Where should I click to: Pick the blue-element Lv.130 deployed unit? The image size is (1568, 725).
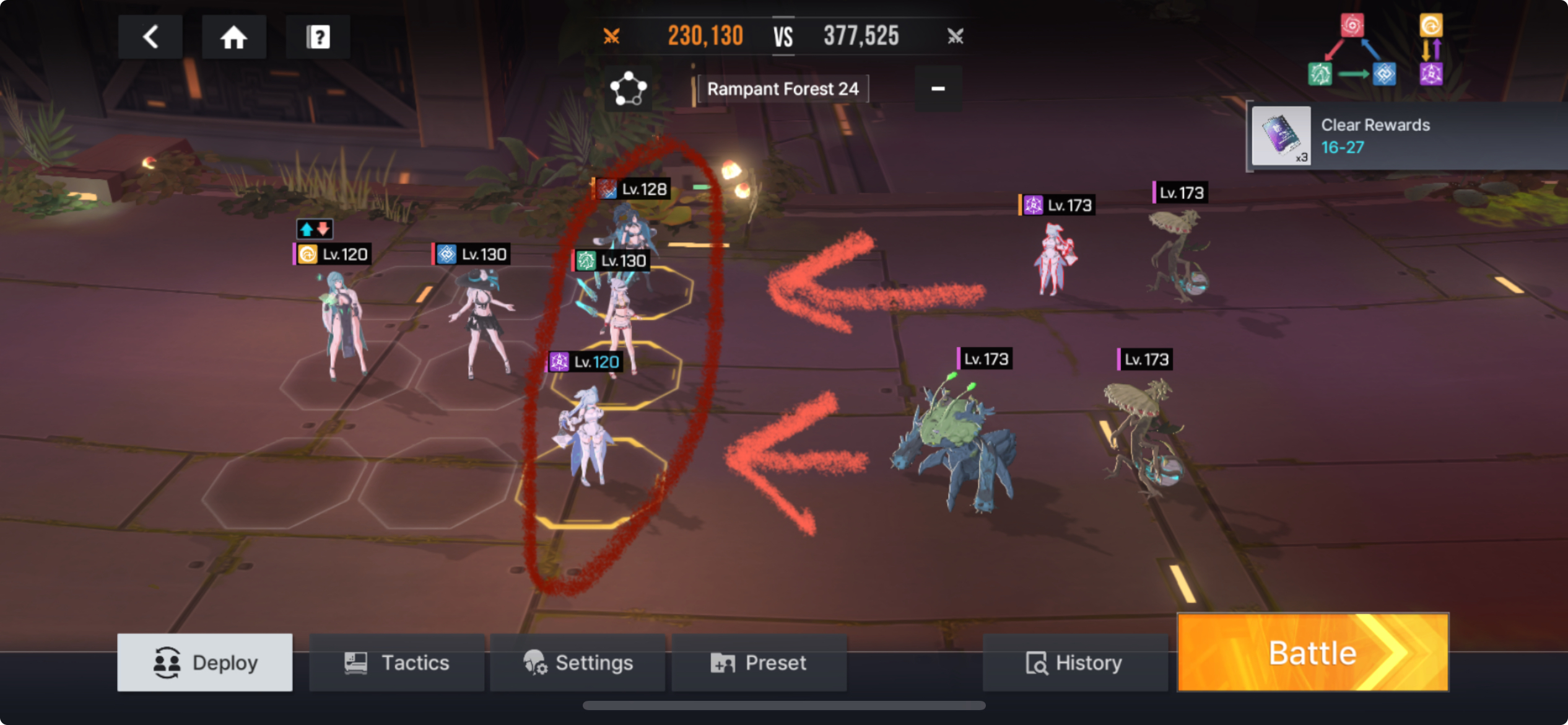(480, 322)
